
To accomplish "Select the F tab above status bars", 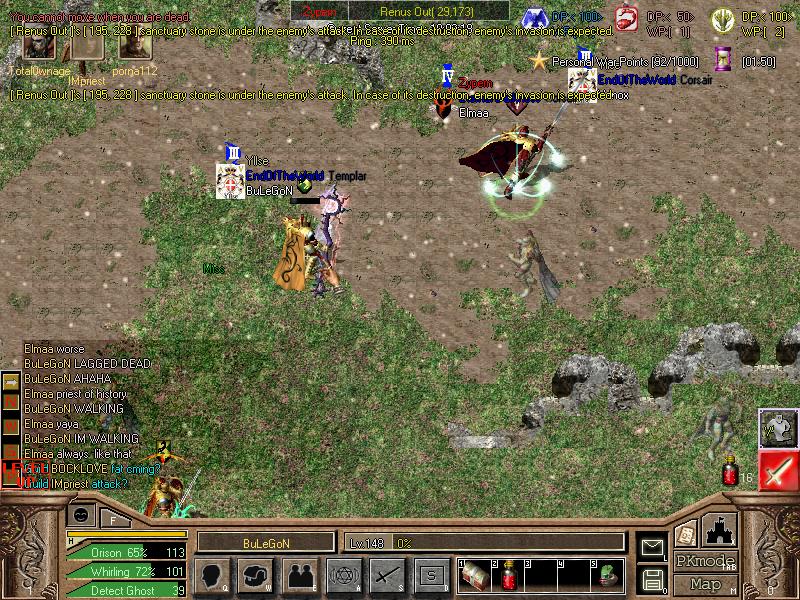I will pos(113,519).
